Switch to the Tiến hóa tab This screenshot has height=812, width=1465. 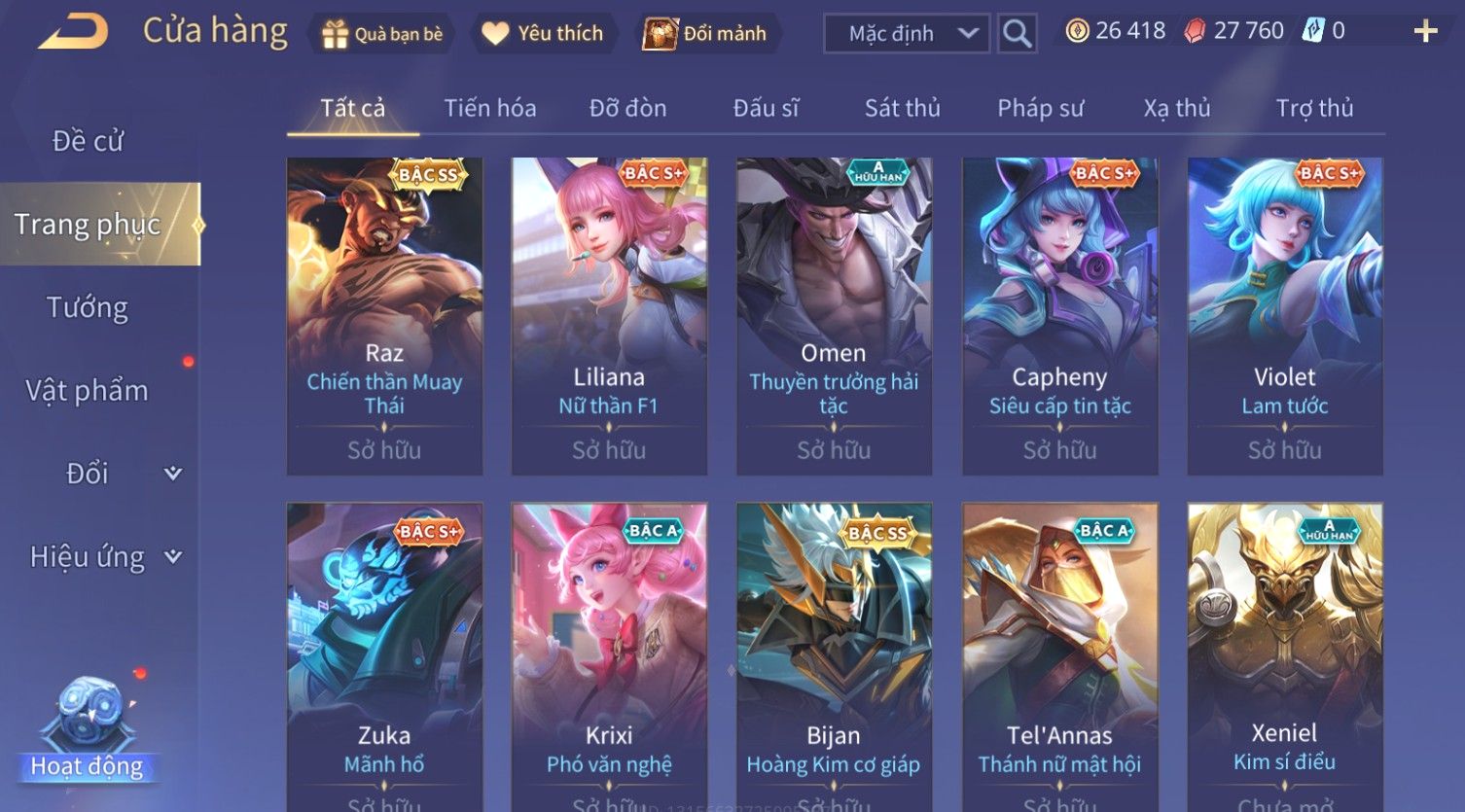(489, 108)
